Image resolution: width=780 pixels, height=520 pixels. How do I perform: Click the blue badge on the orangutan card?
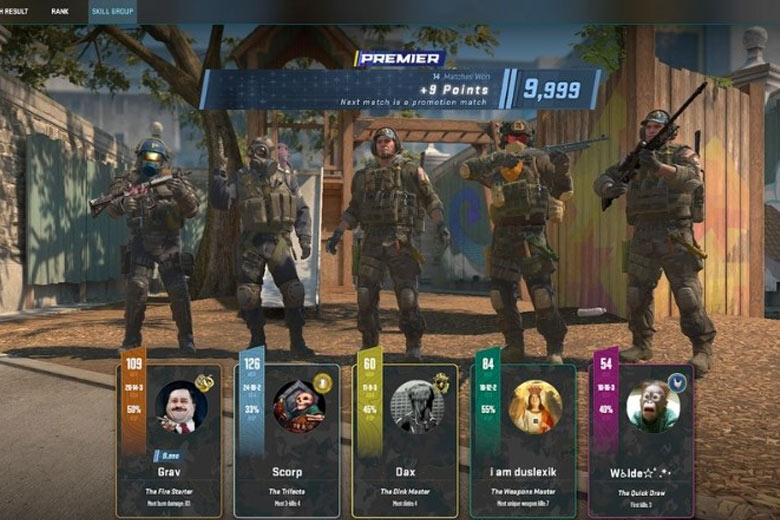[x=676, y=382]
